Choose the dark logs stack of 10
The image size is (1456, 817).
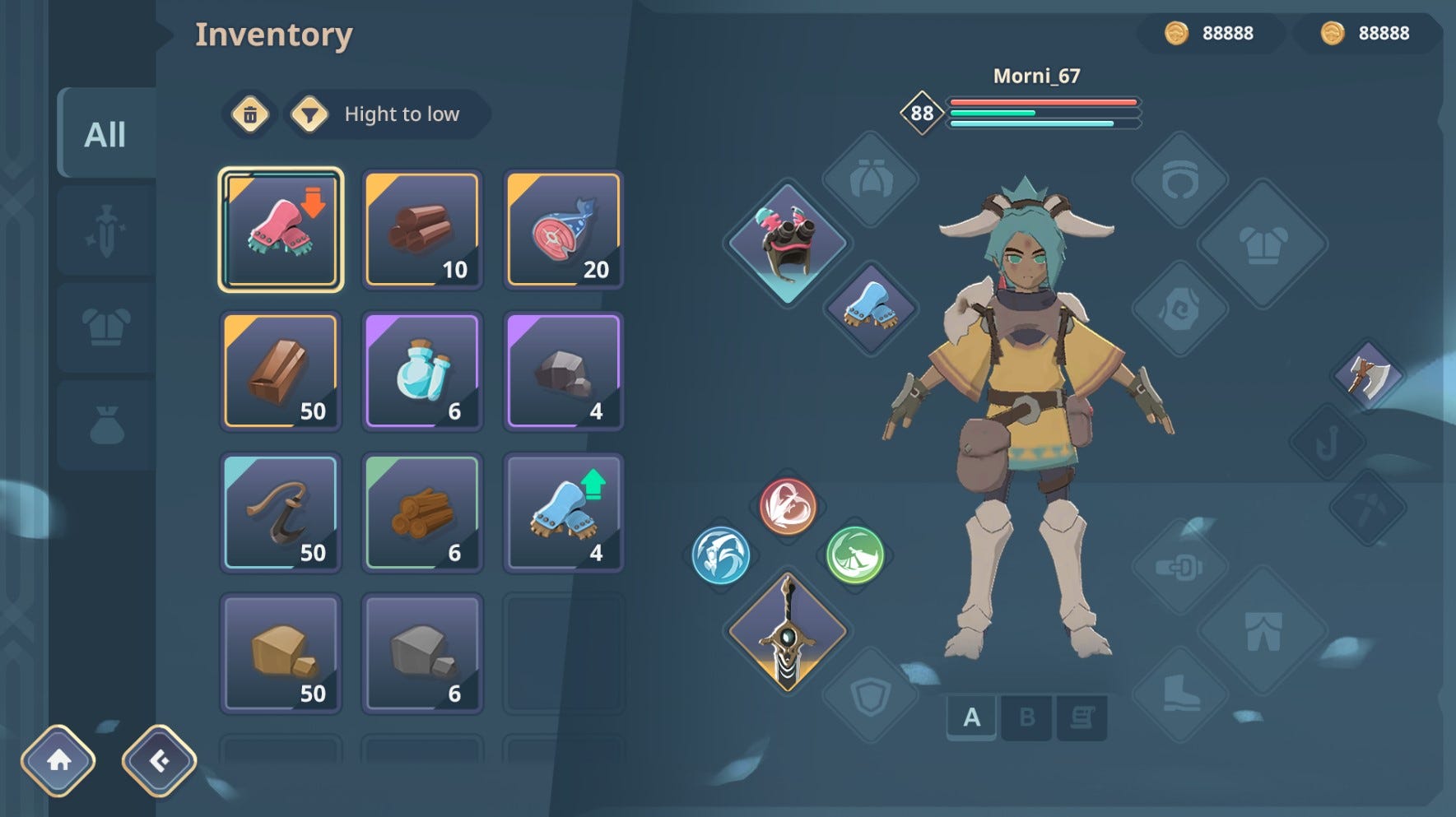422,230
